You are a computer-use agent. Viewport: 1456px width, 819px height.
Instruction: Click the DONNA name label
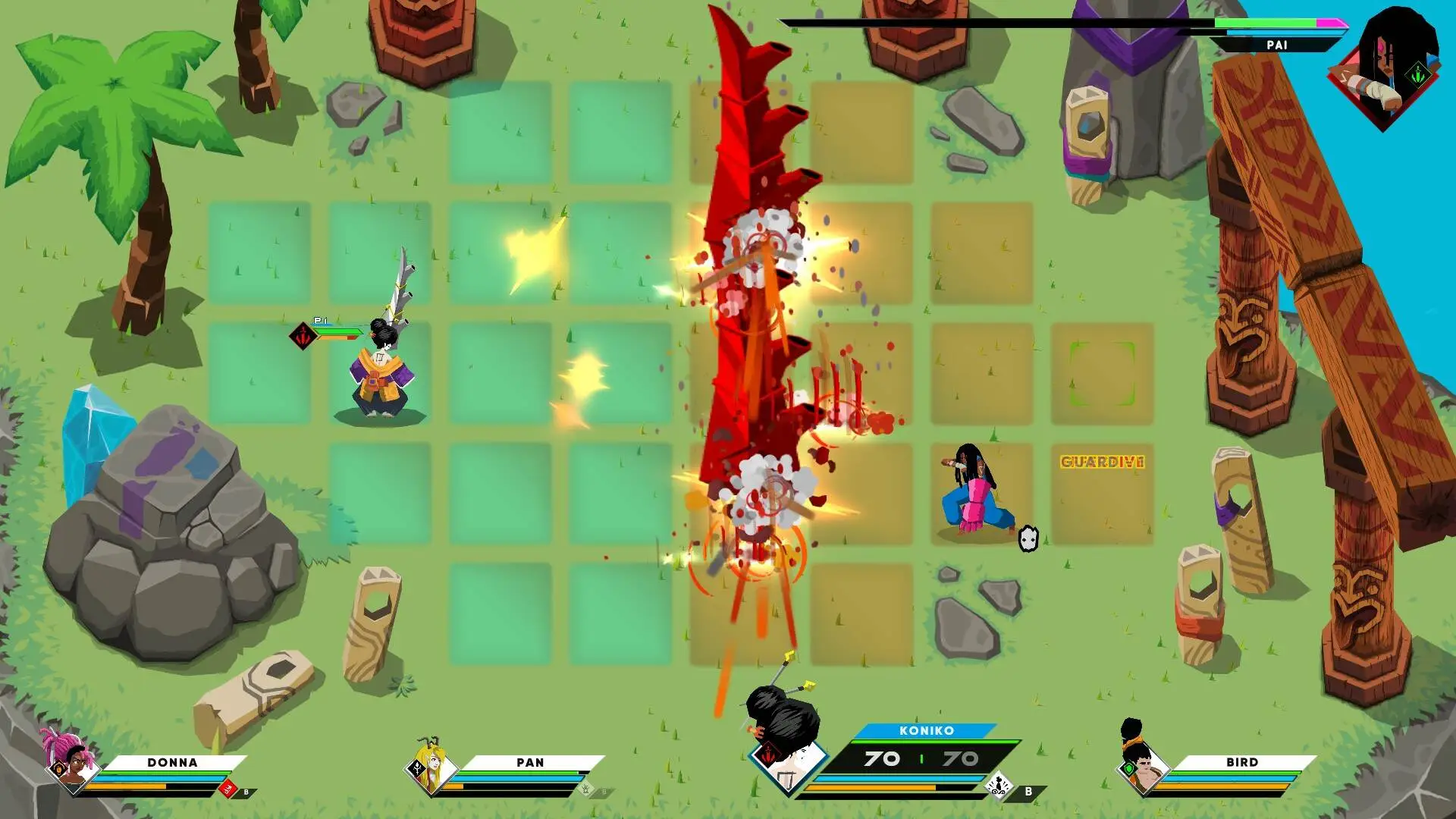click(171, 762)
